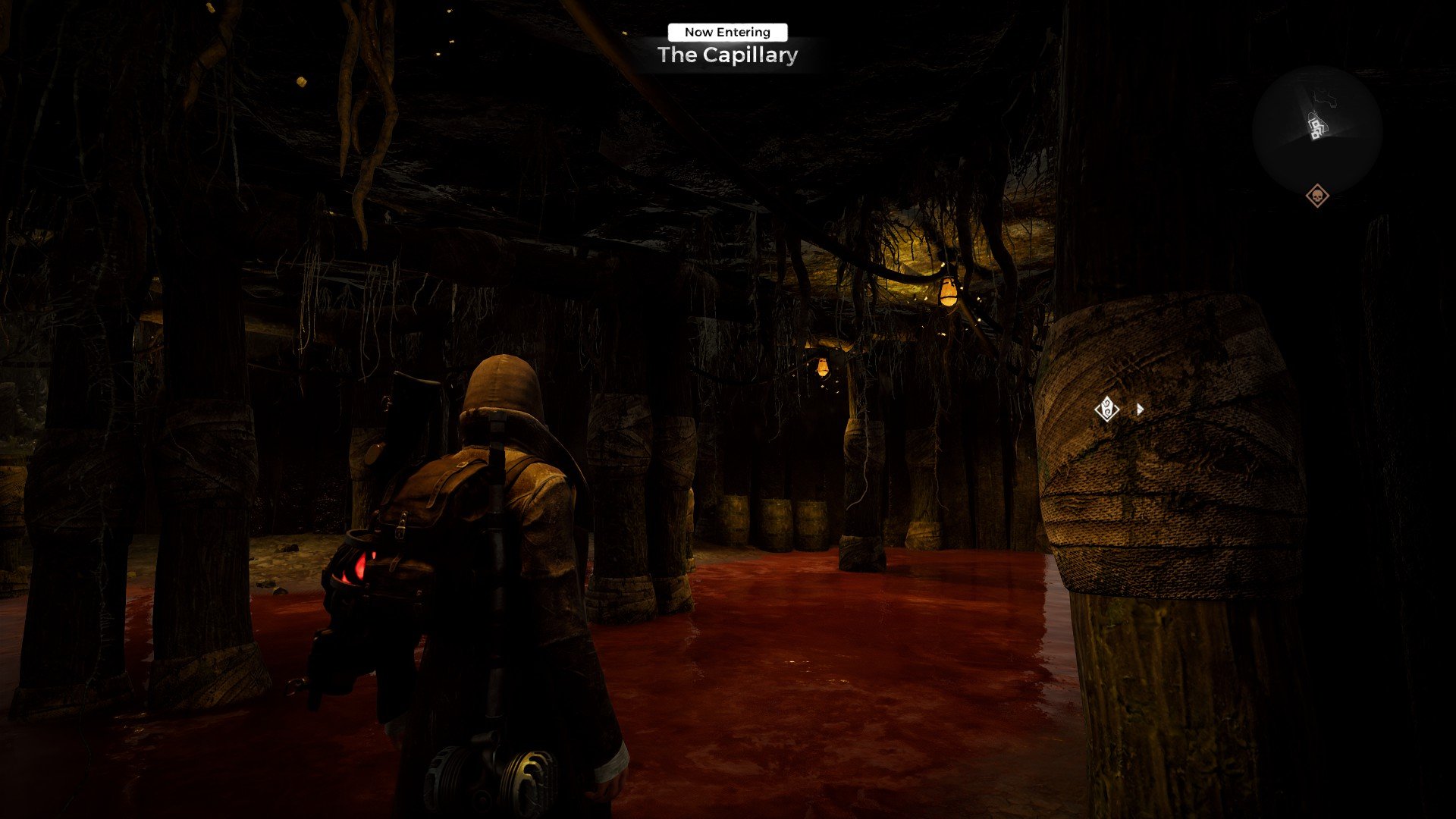Select The Capillary zone title

coord(727,55)
